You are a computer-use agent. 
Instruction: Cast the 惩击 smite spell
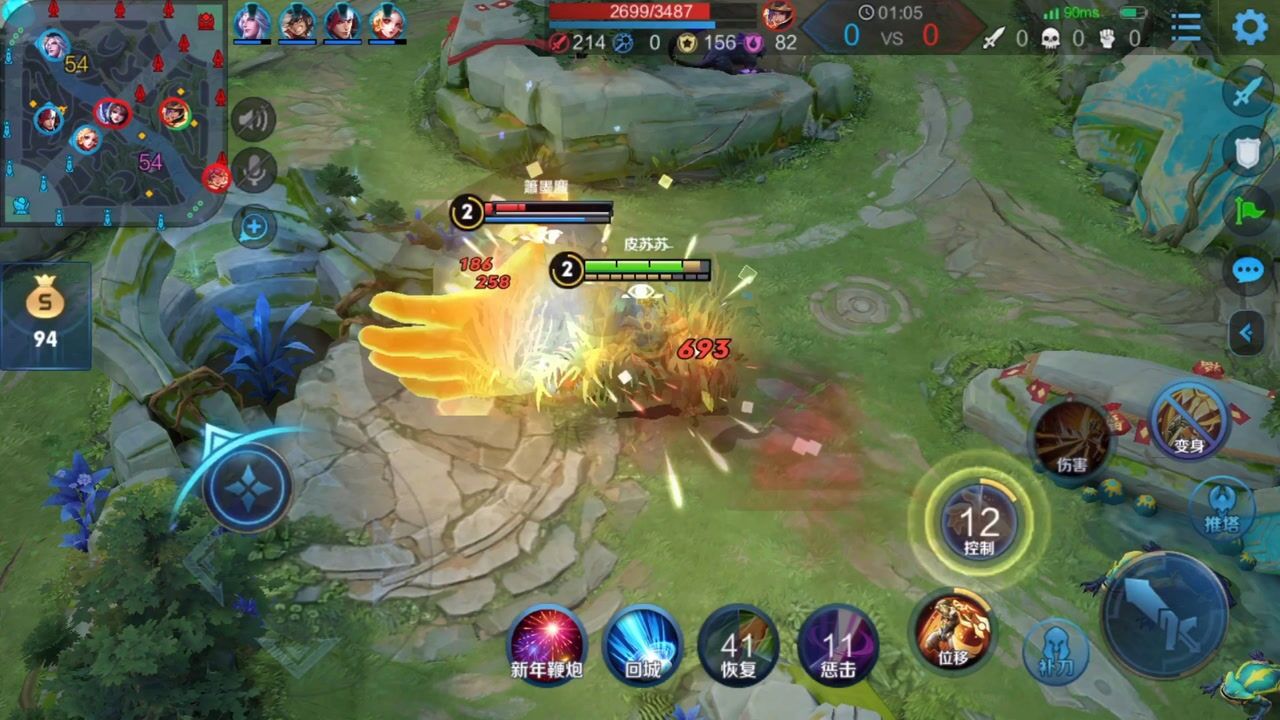point(838,645)
